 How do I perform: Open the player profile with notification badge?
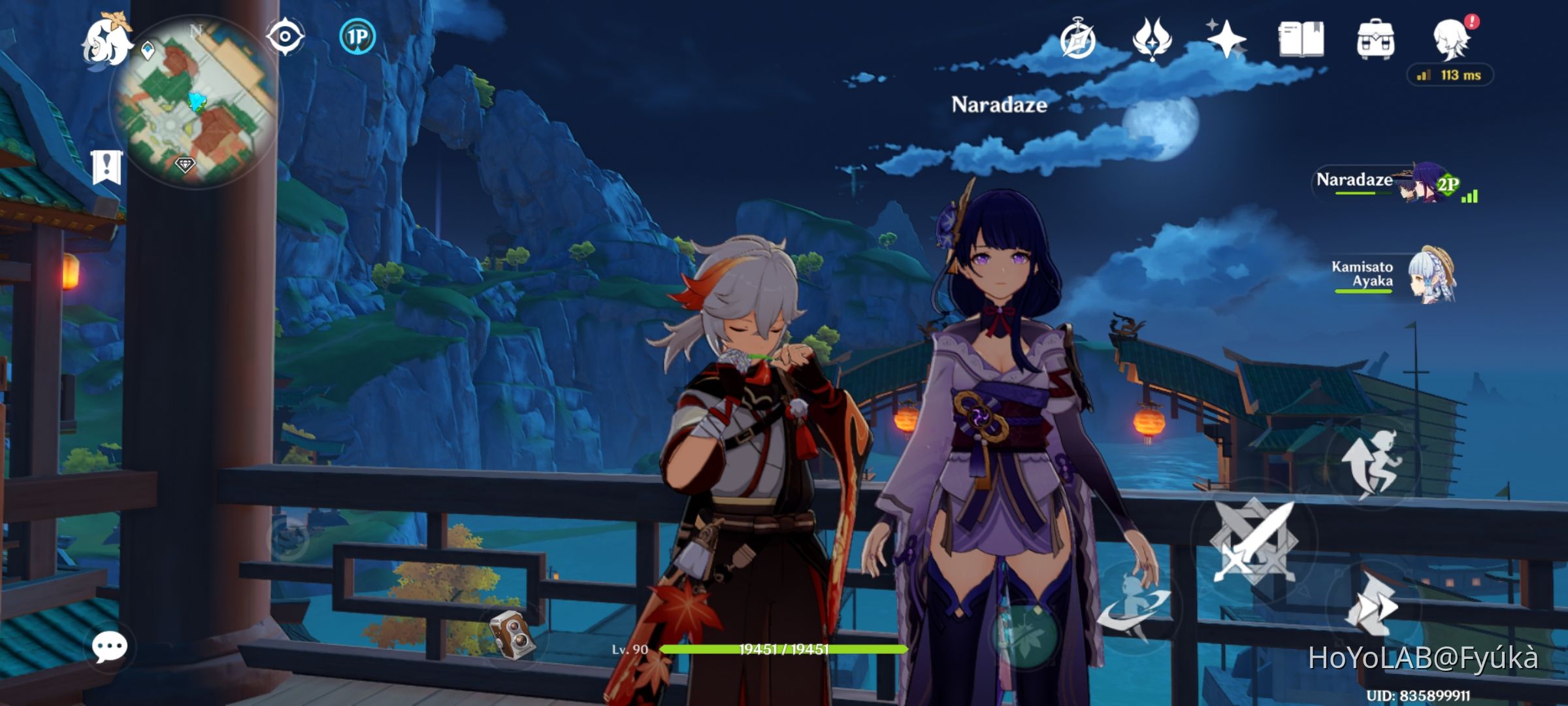pyautogui.click(x=1453, y=41)
